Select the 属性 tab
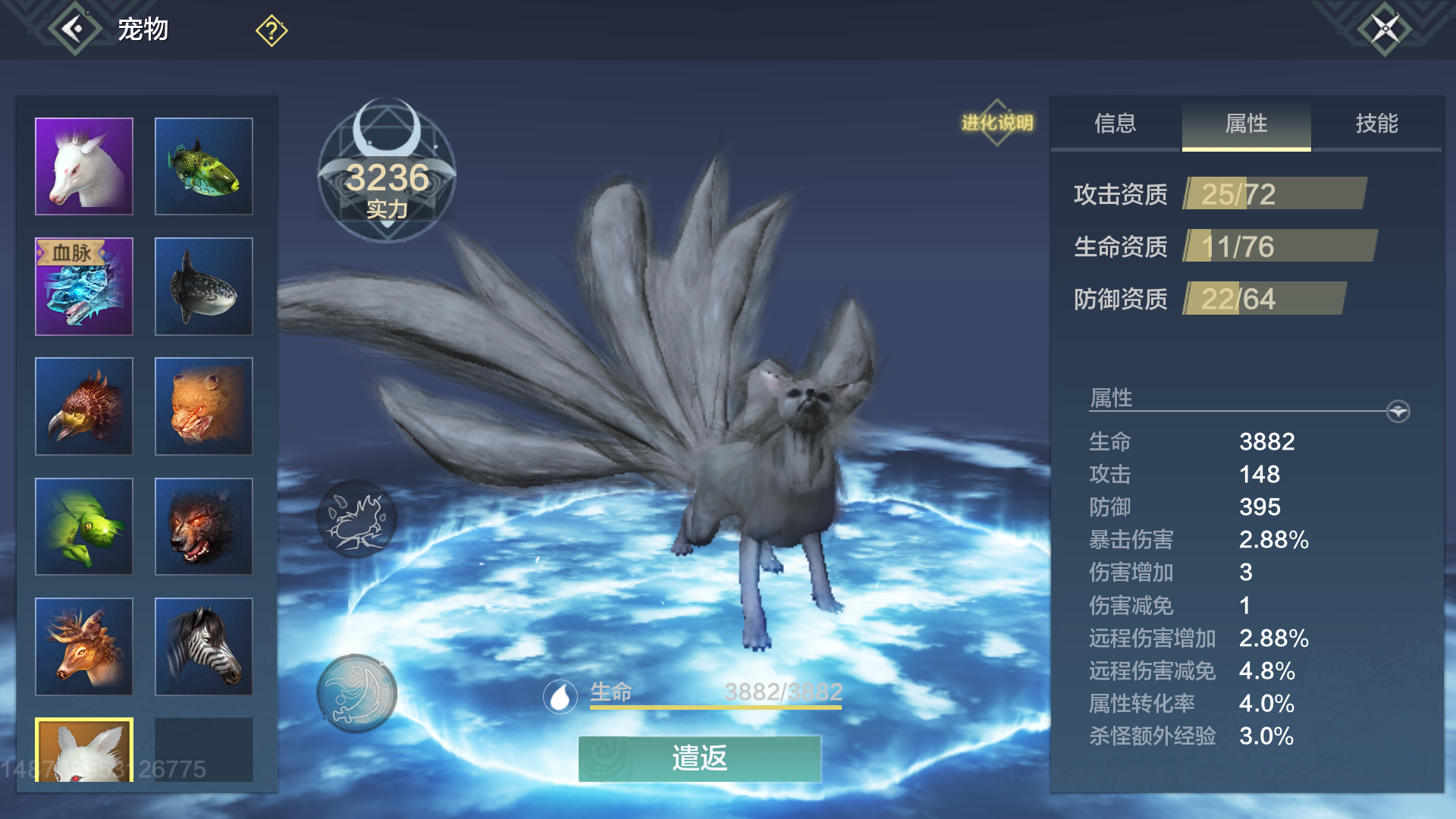Screen dimensions: 1456x819 (1246, 125)
